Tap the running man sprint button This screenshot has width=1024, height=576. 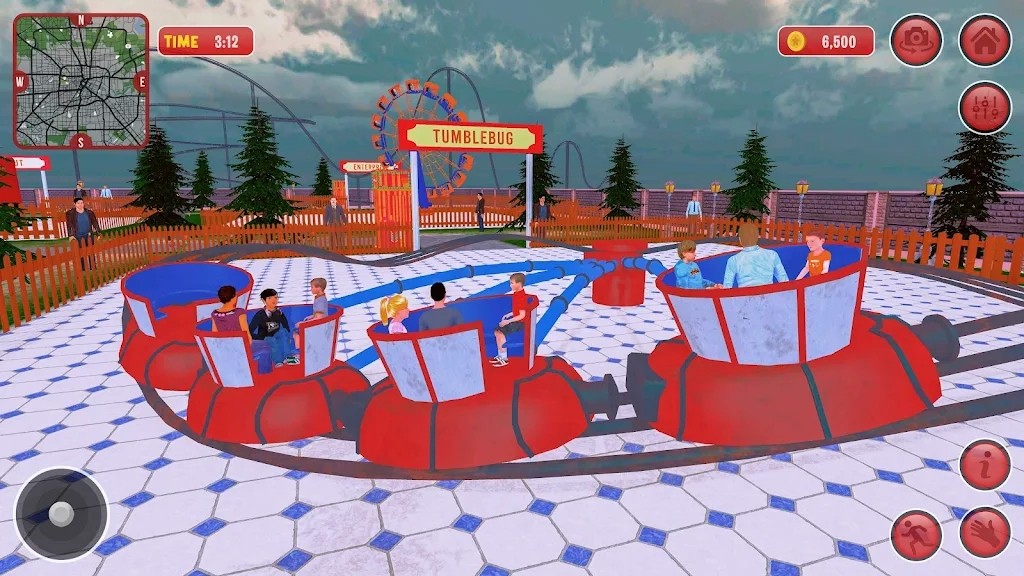point(916,534)
